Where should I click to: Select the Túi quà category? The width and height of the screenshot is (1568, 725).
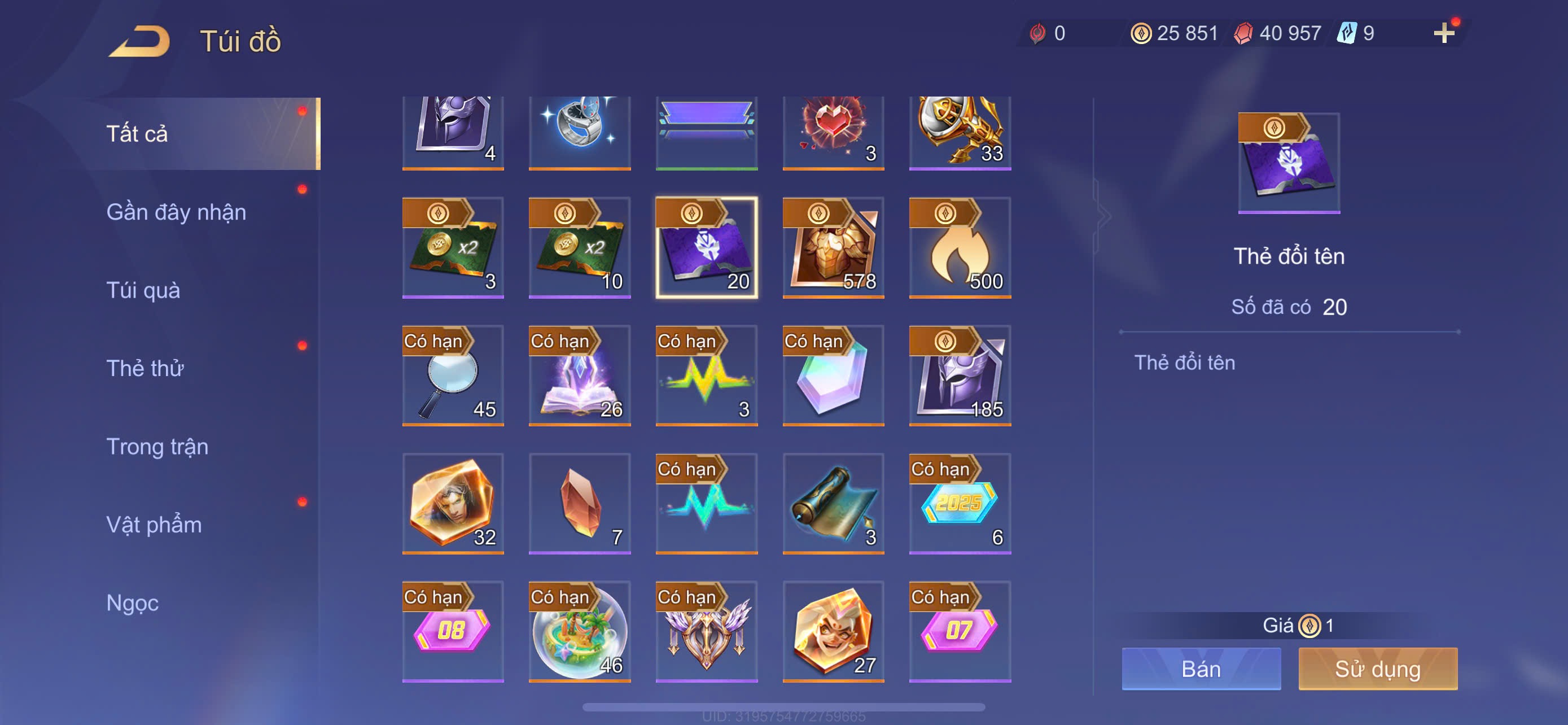click(x=143, y=290)
